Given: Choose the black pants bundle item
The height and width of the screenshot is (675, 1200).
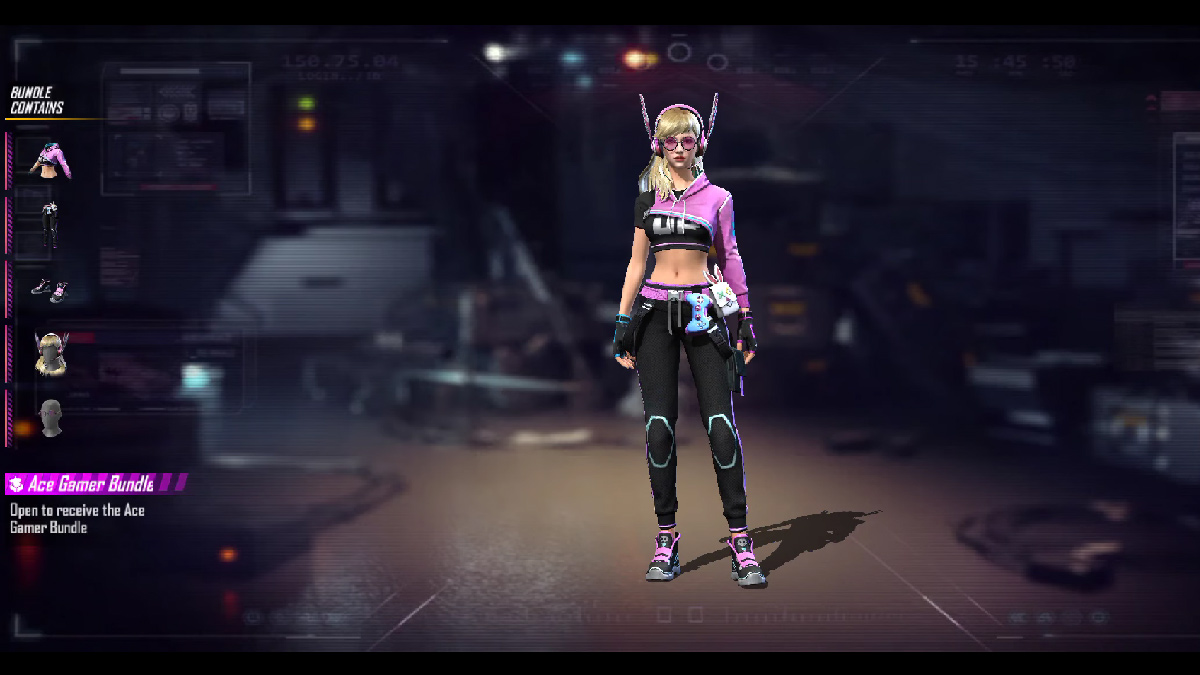Looking at the screenshot, I should (x=49, y=225).
